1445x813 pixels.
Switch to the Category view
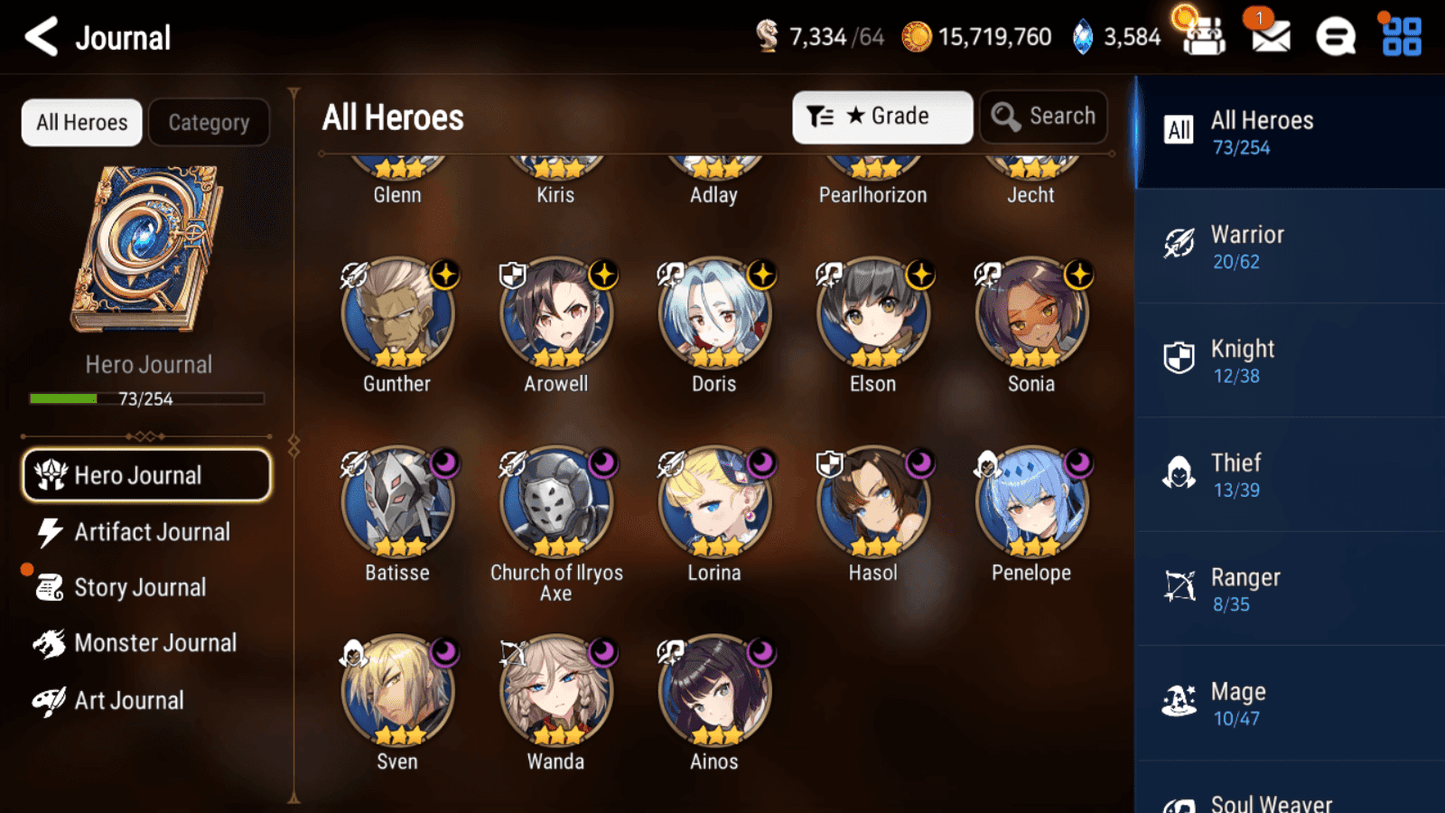pyautogui.click(x=209, y=122)
